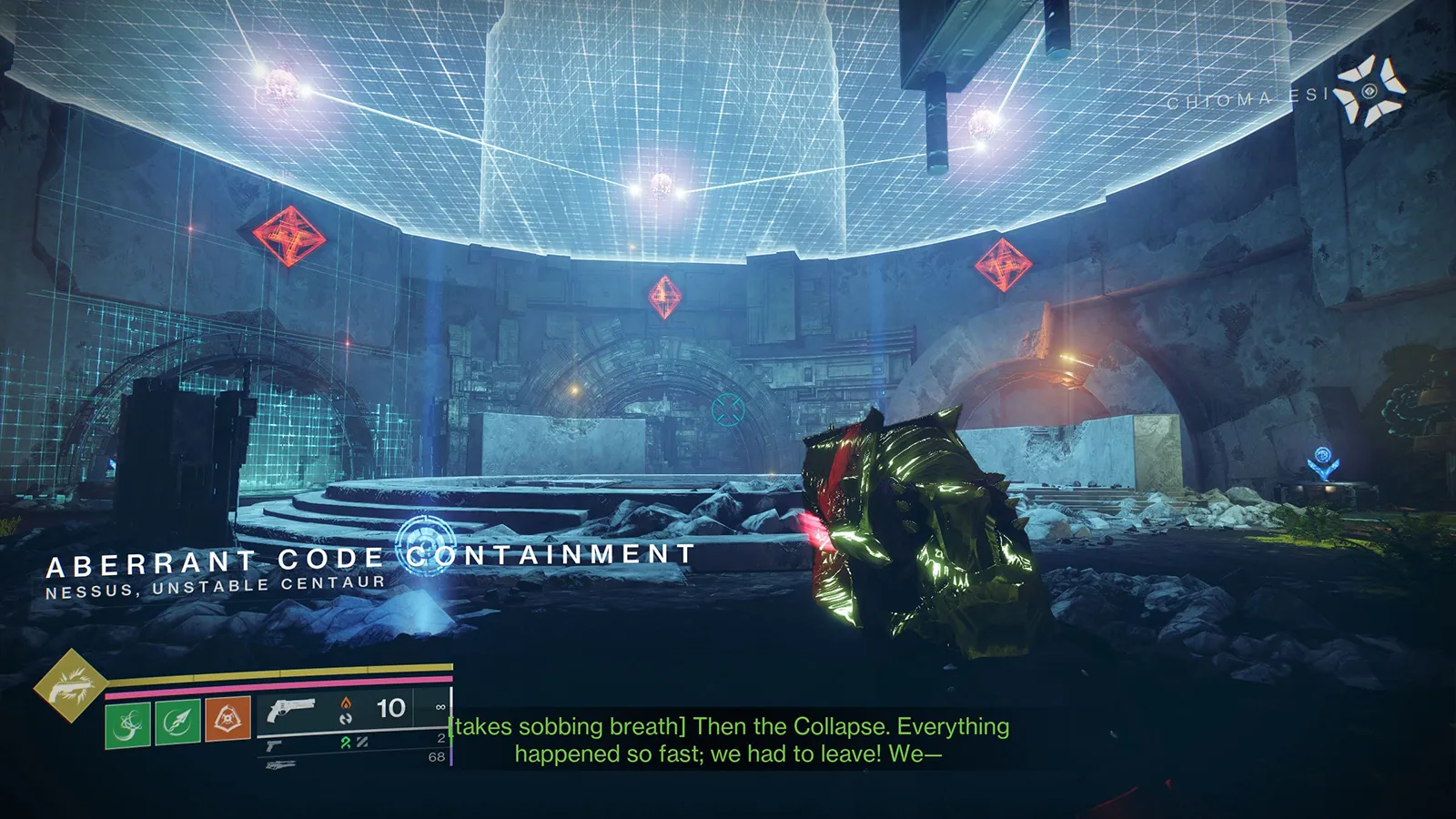This screenshot has height=819, width=1456.
Task: Toggle the green perk indicator near sidearm ammo
Action: [x=346, y=741]
